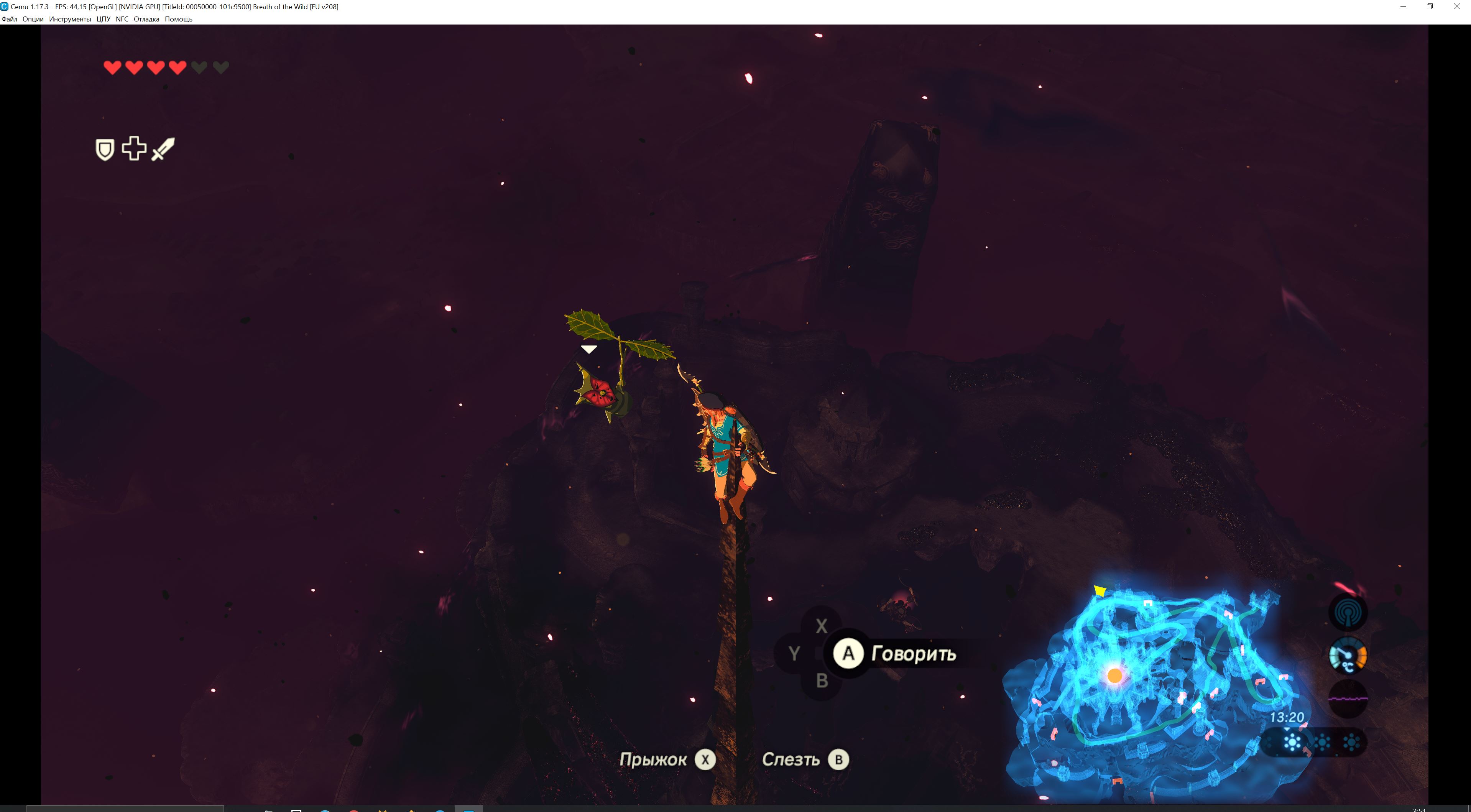
Task: Open the Опции menu in Cemu
Action: pos(33,20)
